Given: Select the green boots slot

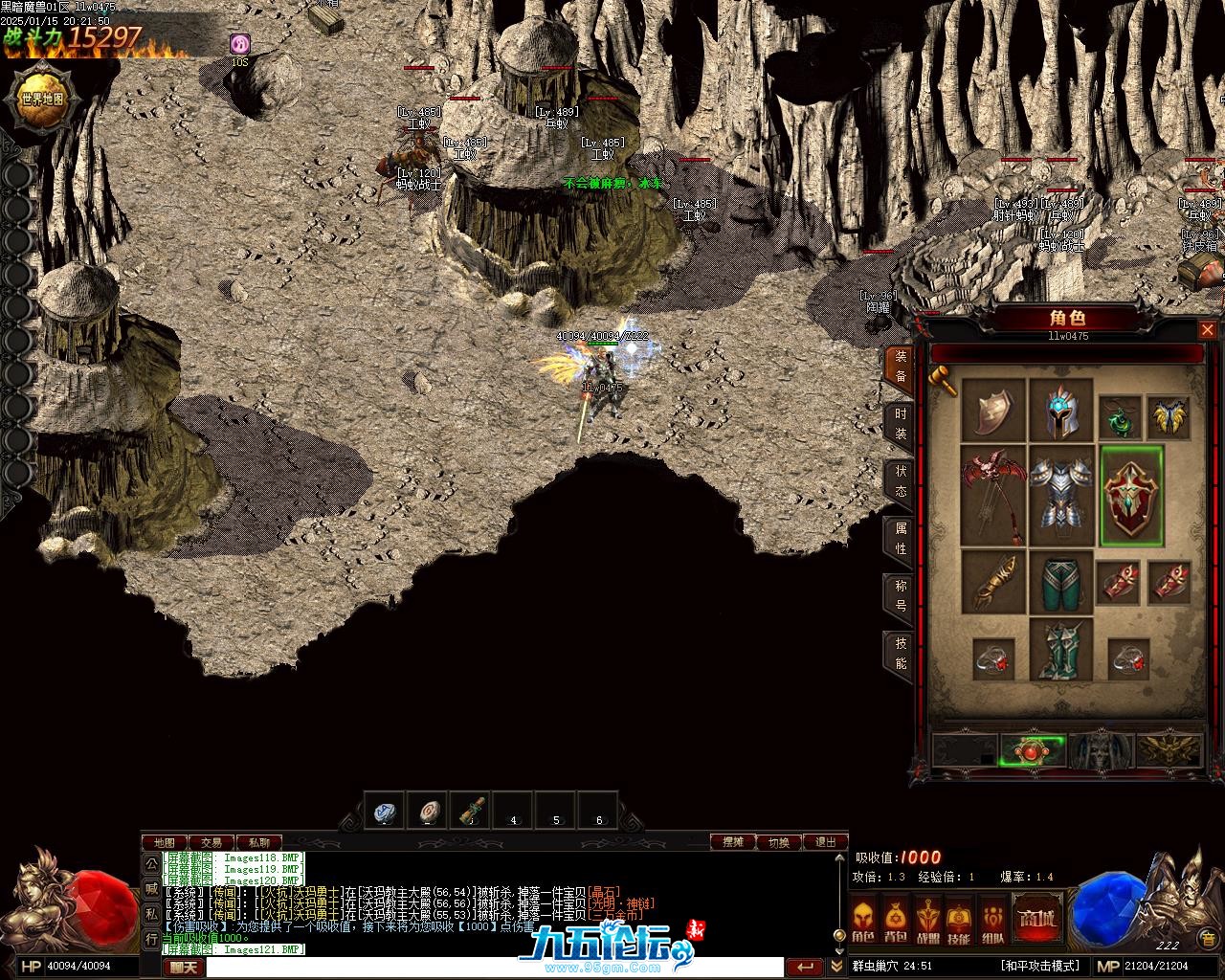Looking at the screenshot, I should point(1060,649).
